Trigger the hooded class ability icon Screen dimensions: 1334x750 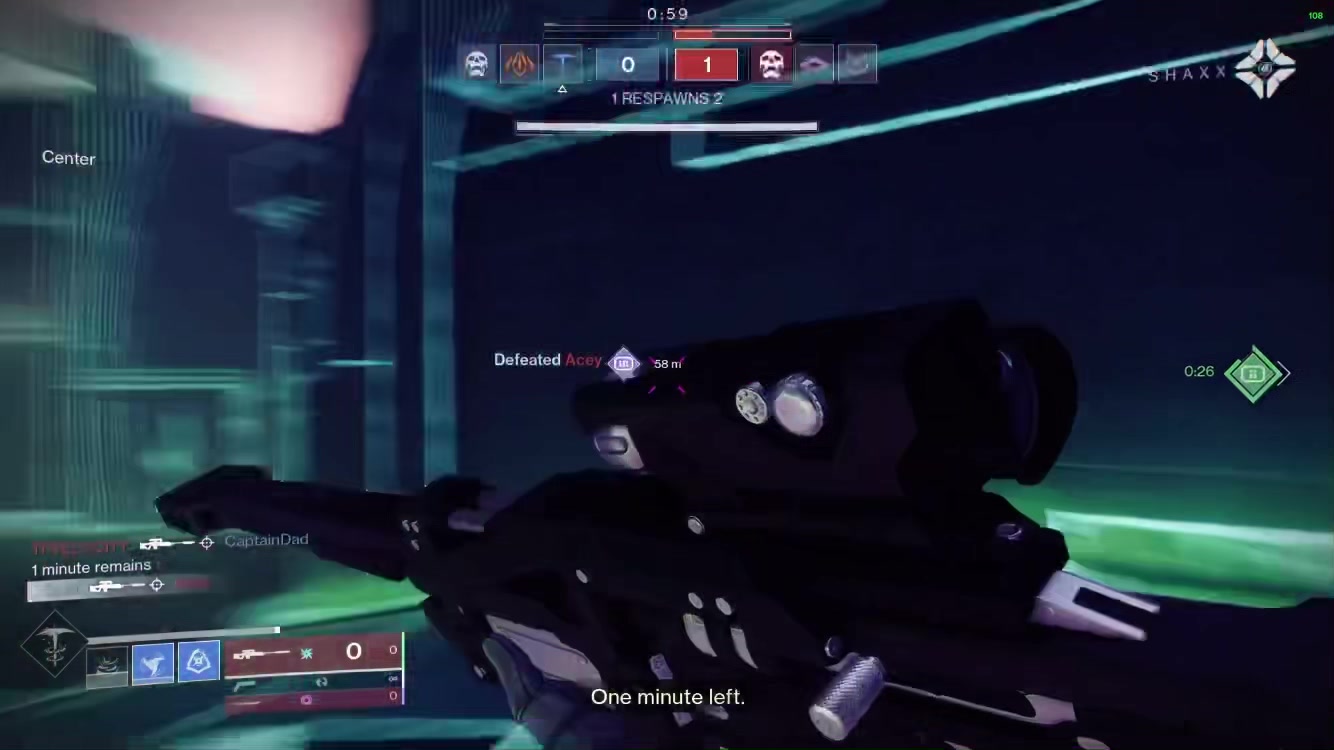pos(198,661)
